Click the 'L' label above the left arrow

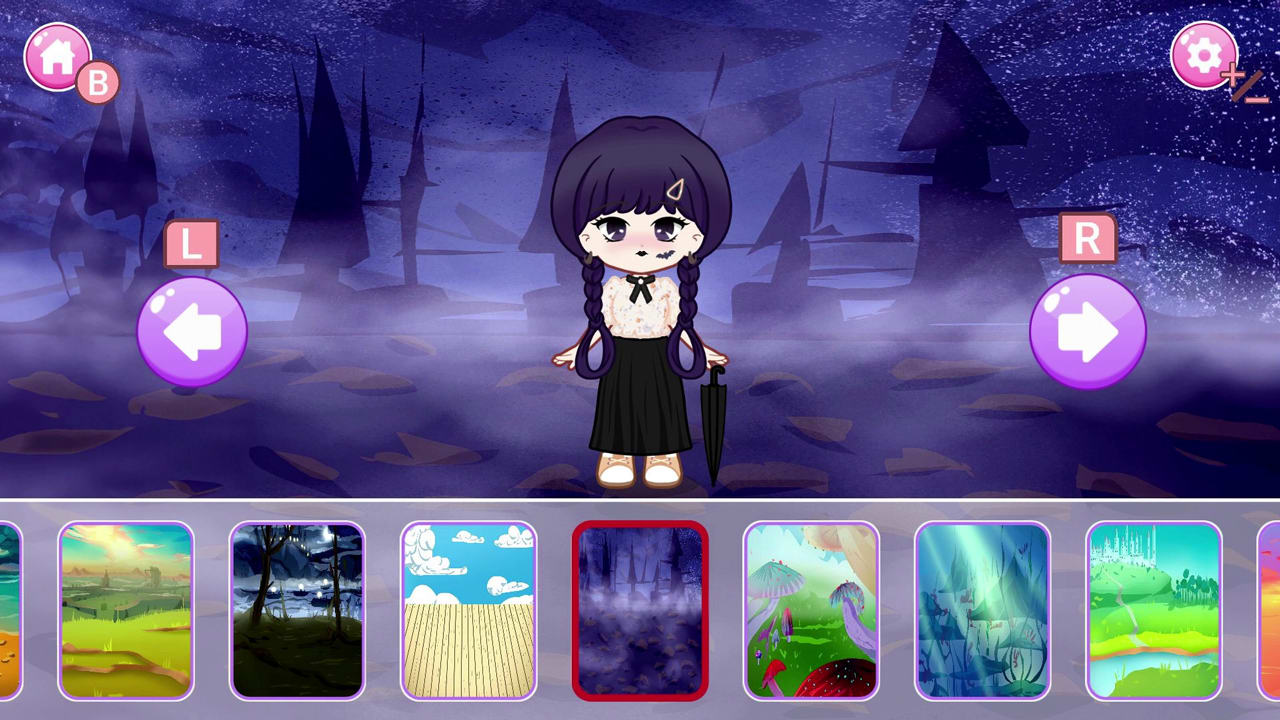[x=191, y=243]
